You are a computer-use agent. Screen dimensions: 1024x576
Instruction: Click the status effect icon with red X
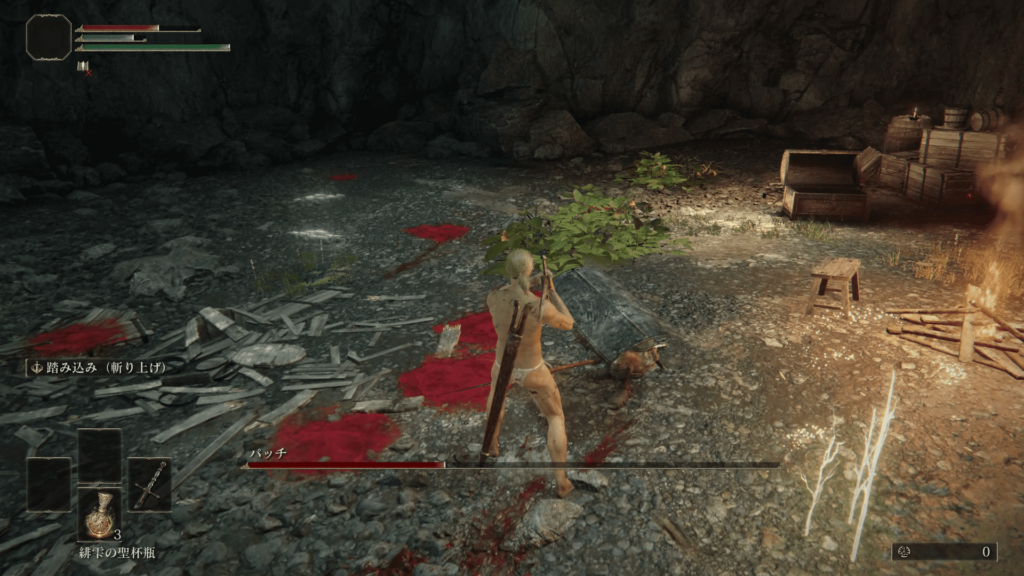(83, 68)
